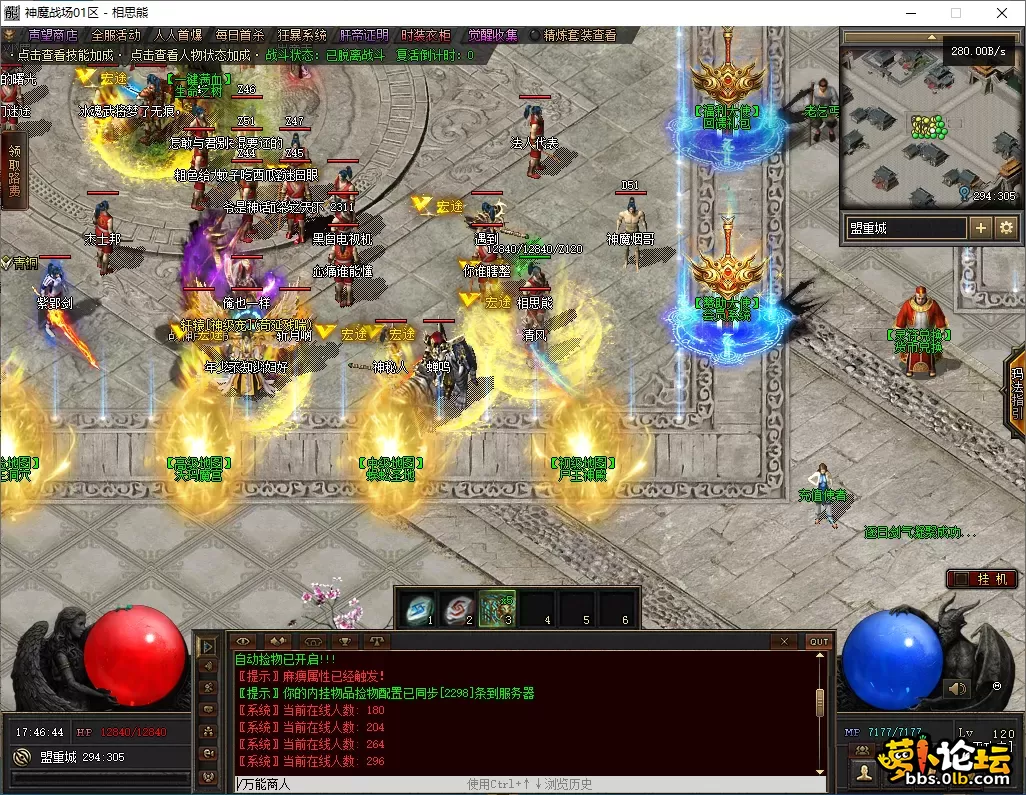This screenshot has height=795, width=1026.
Task: Use the blue rune in hotbar slot 1
Action: [x=418, y=606]
